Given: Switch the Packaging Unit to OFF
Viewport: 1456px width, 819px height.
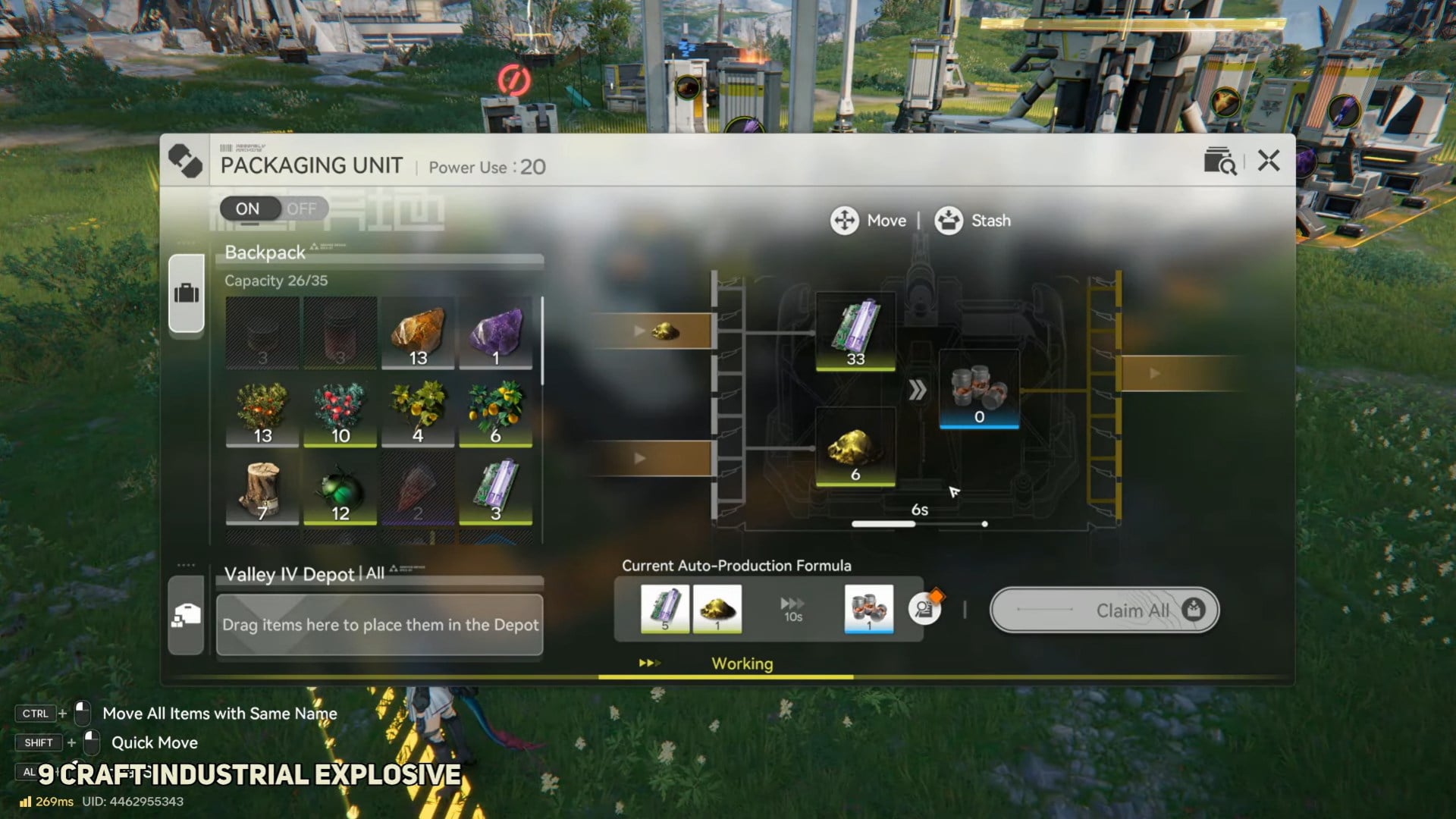Looking at the screenshot, I should (301, 209).
